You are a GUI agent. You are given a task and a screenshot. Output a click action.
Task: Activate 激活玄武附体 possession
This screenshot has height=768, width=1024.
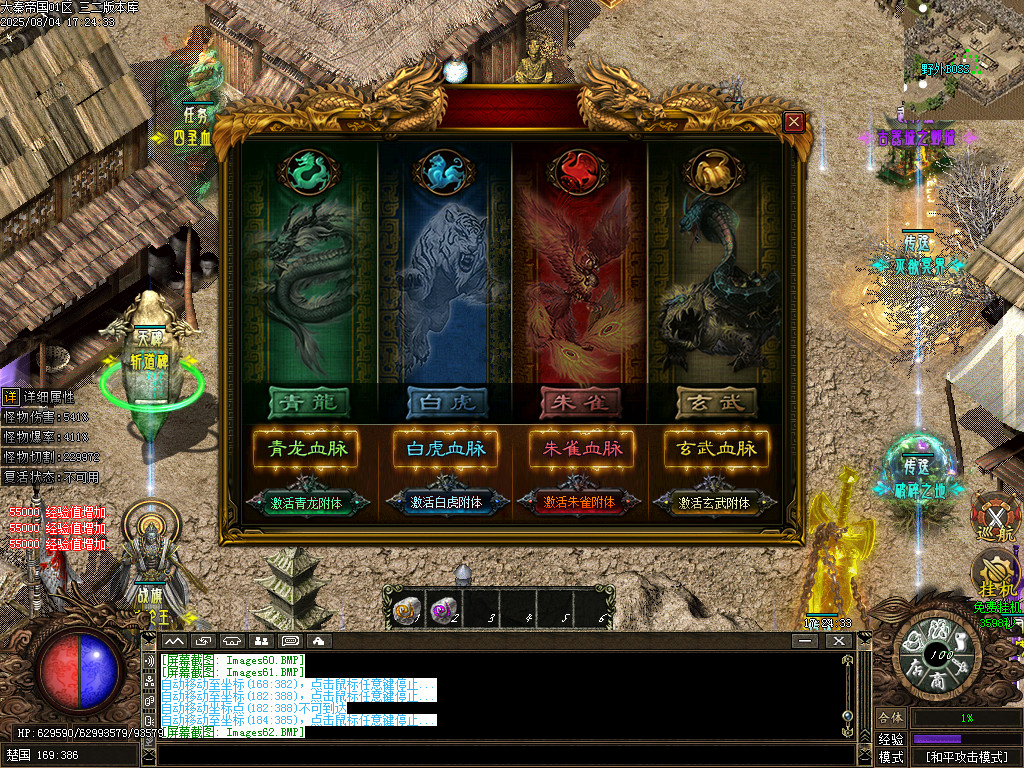715,503
